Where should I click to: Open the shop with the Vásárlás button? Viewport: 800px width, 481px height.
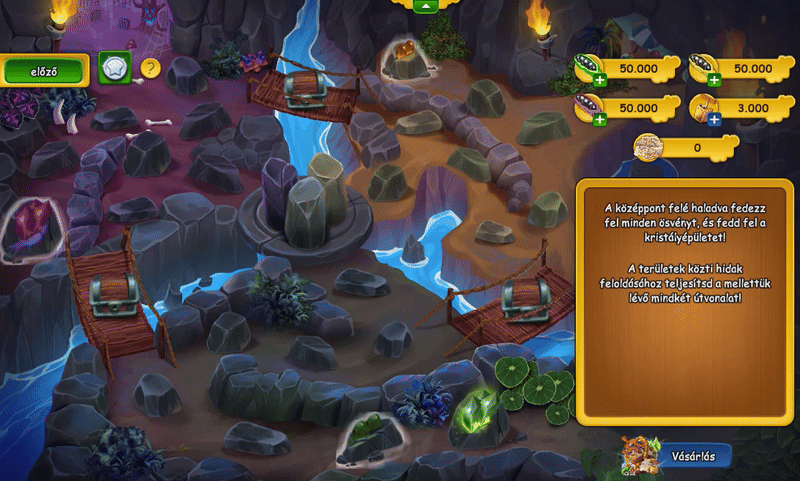(692, 457)
